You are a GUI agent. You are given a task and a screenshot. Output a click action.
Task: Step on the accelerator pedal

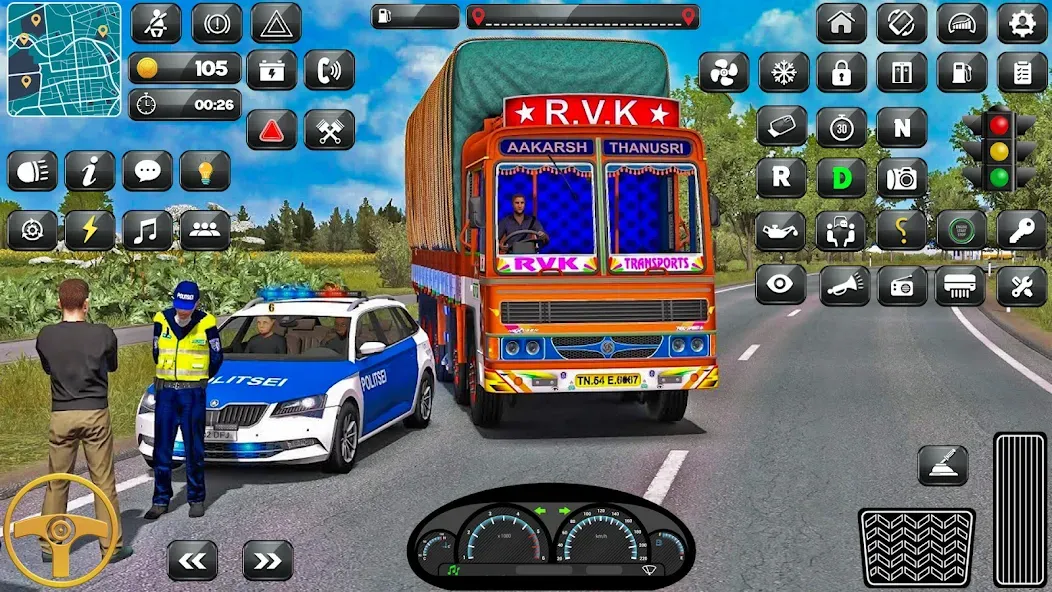1020,509
